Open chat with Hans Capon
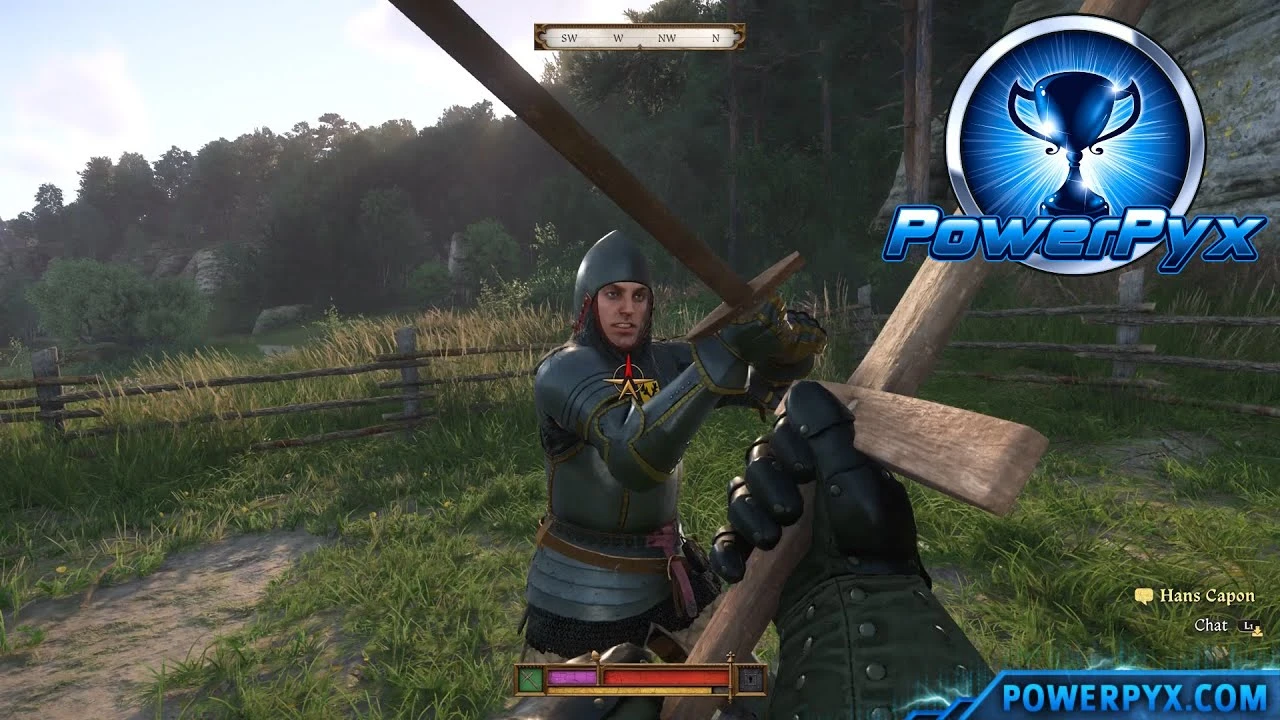This screenshot has height=720, width=1280. 1211,624
